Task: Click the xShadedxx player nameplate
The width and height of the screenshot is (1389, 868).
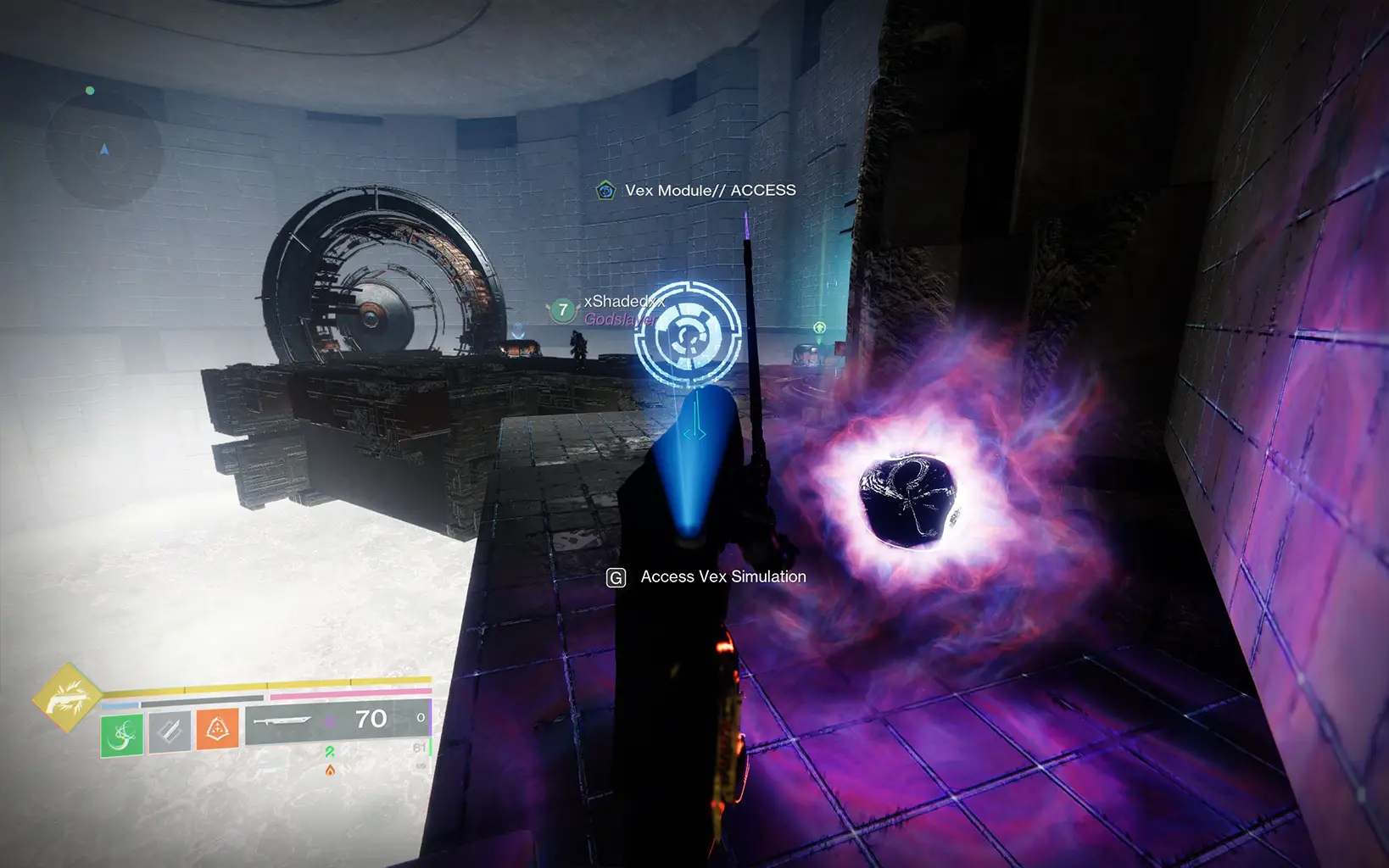Action: point(623,302)
